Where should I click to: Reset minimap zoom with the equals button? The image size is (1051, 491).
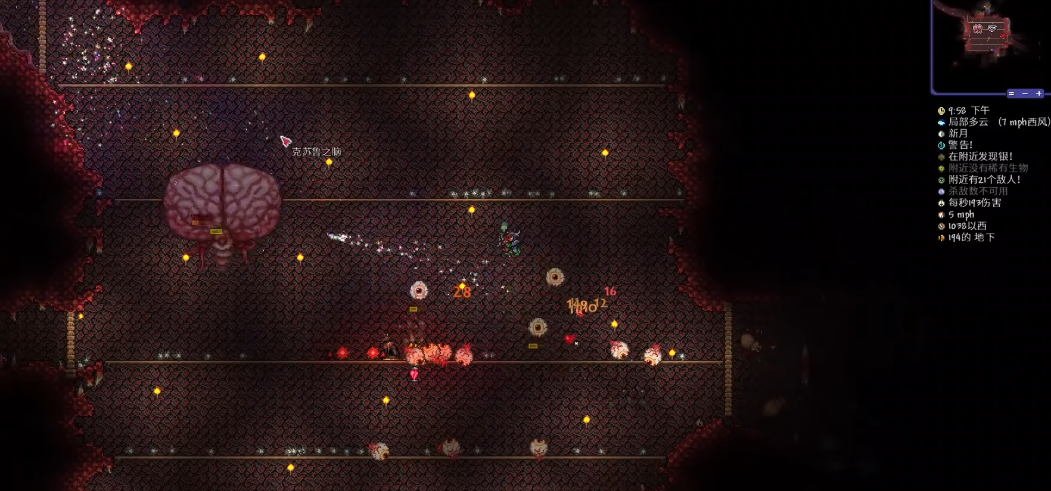[1011, 93]
